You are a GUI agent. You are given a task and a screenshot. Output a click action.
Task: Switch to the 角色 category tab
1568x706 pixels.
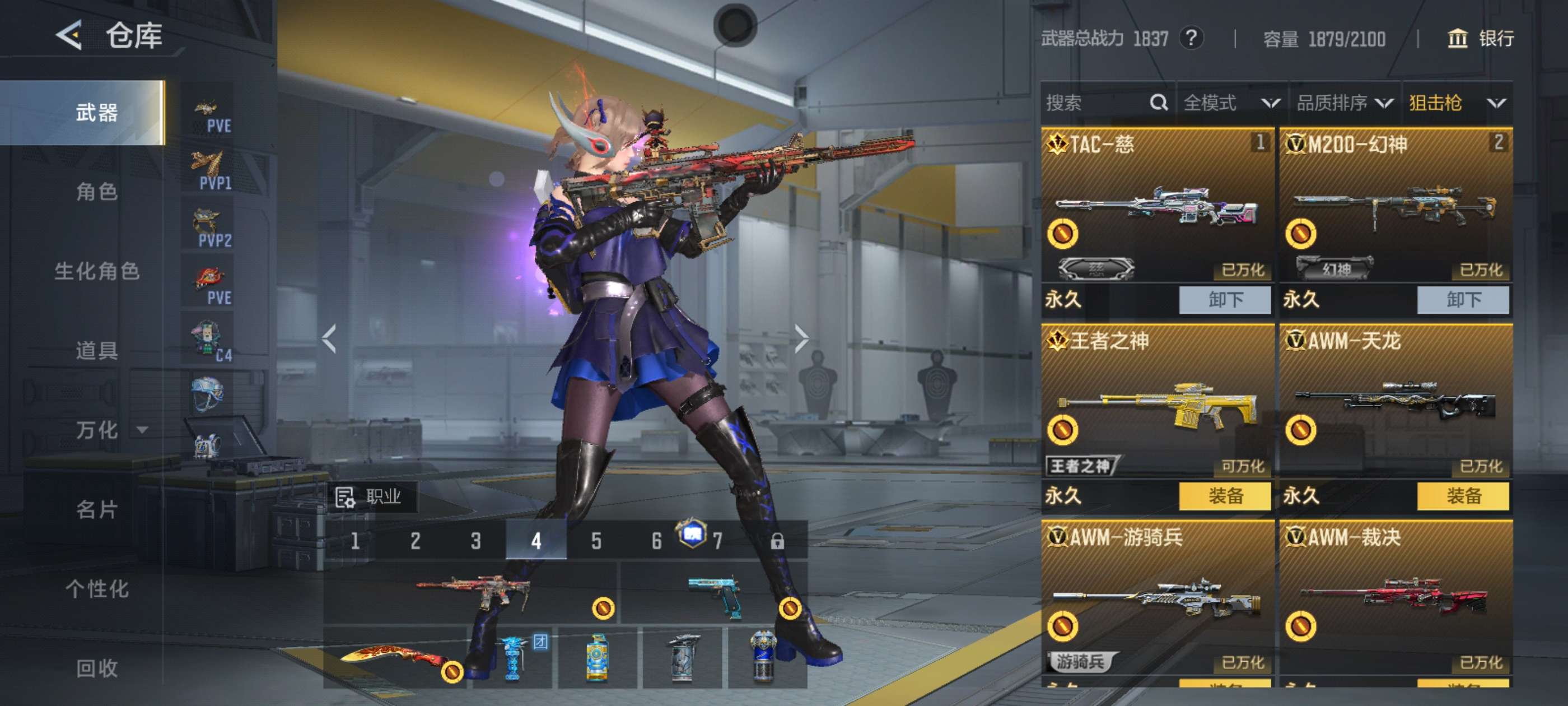(96, 192)
